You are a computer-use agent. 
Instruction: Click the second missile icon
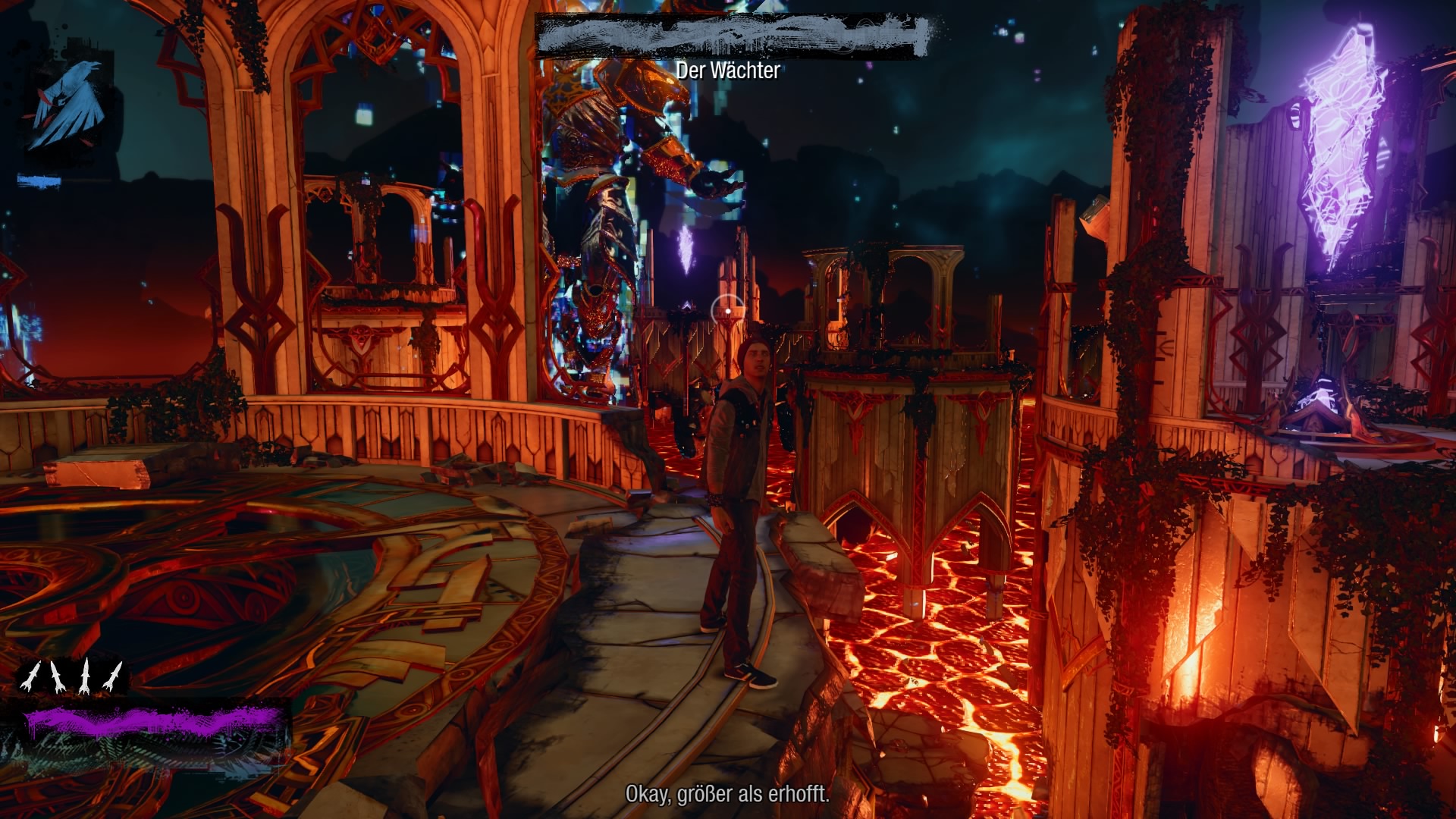pyautogui.click(x=58, y=677)
